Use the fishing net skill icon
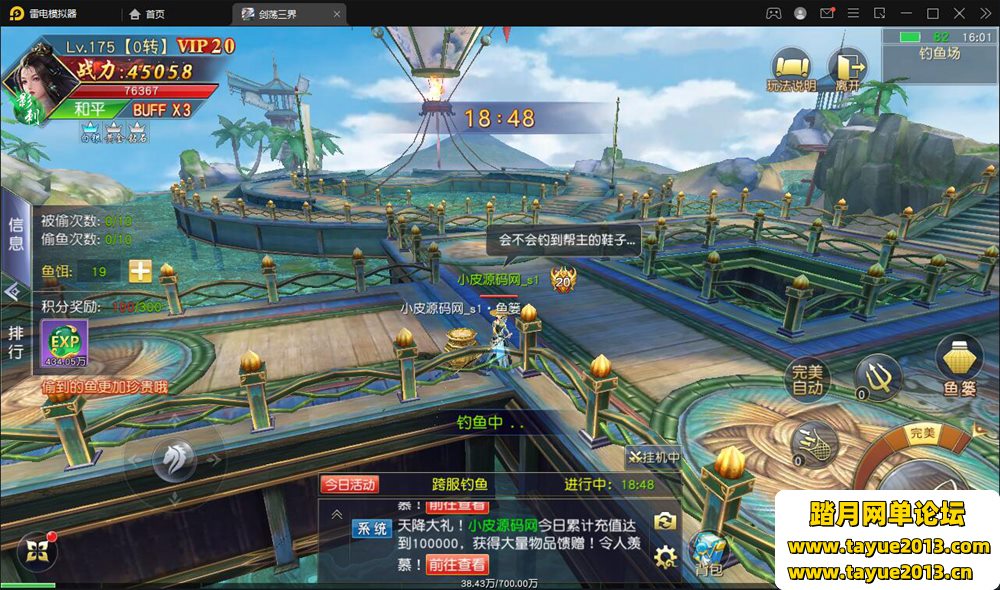Image resolution: width=1000 pixels, height=590 pixels. pyautogui.click(x=812, y=441)
